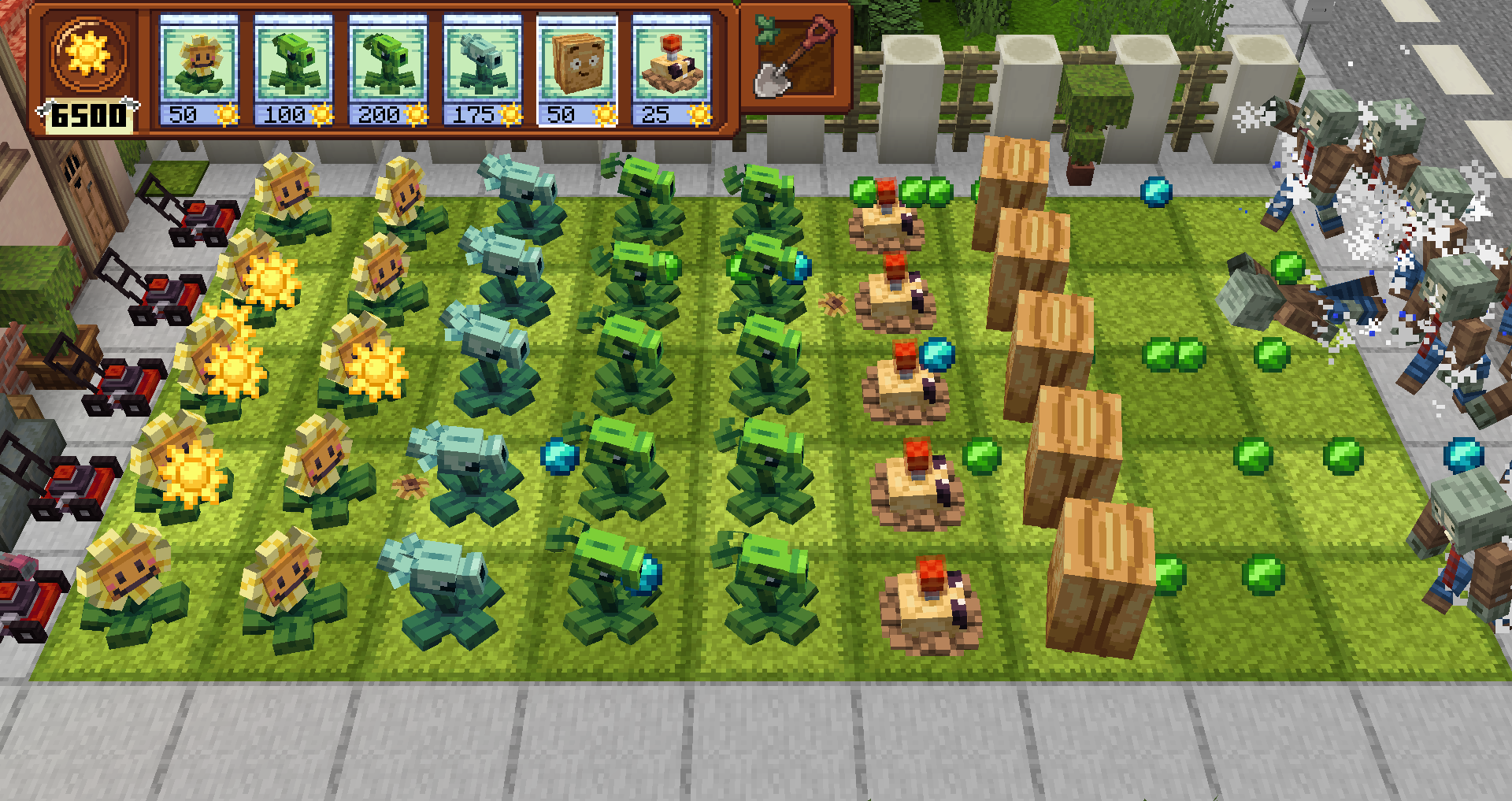Screen dimensions: 1512x801
Task: Select the Snow Pea seed packet
Action: tap(482, 71)
